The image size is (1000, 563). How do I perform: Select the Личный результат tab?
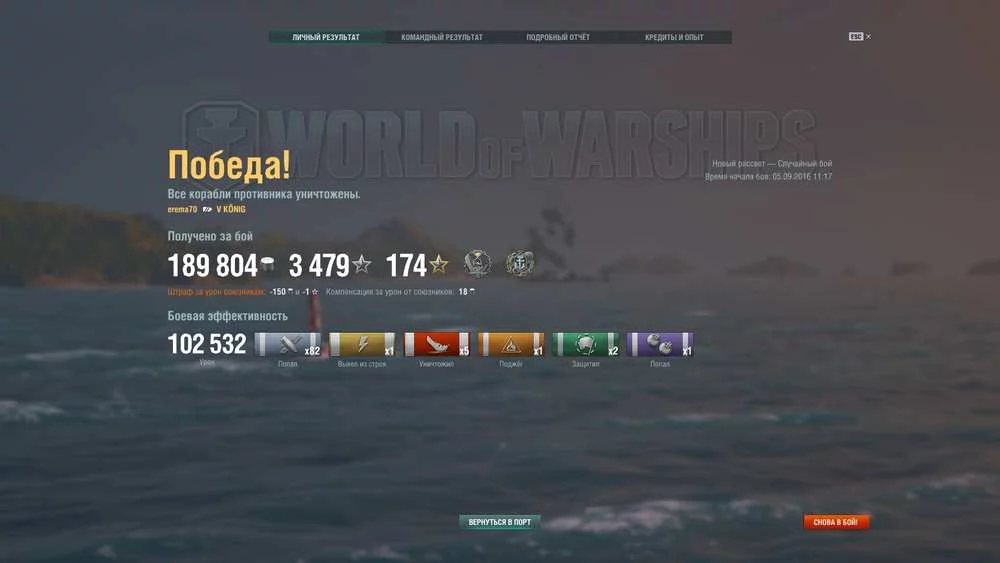tap(326, 38)
